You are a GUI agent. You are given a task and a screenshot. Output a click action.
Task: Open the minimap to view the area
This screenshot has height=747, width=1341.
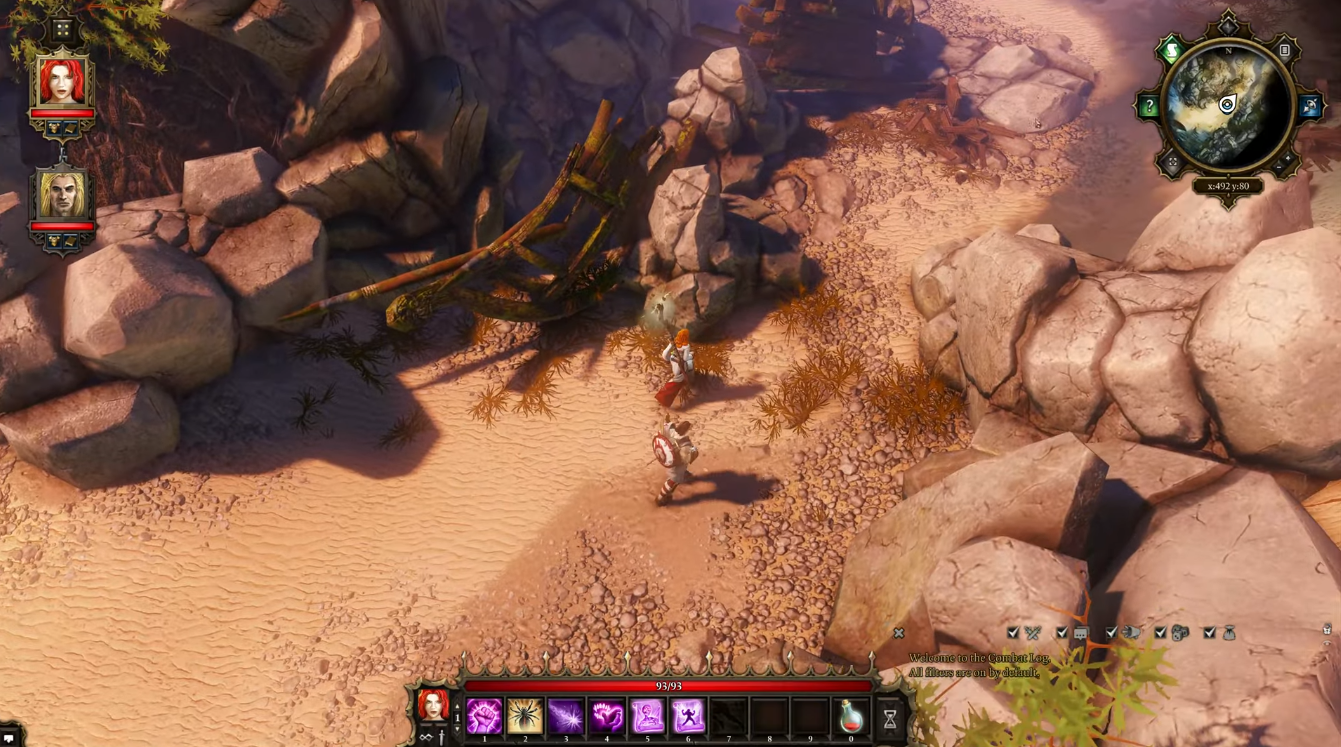[x=1227, y=106]
